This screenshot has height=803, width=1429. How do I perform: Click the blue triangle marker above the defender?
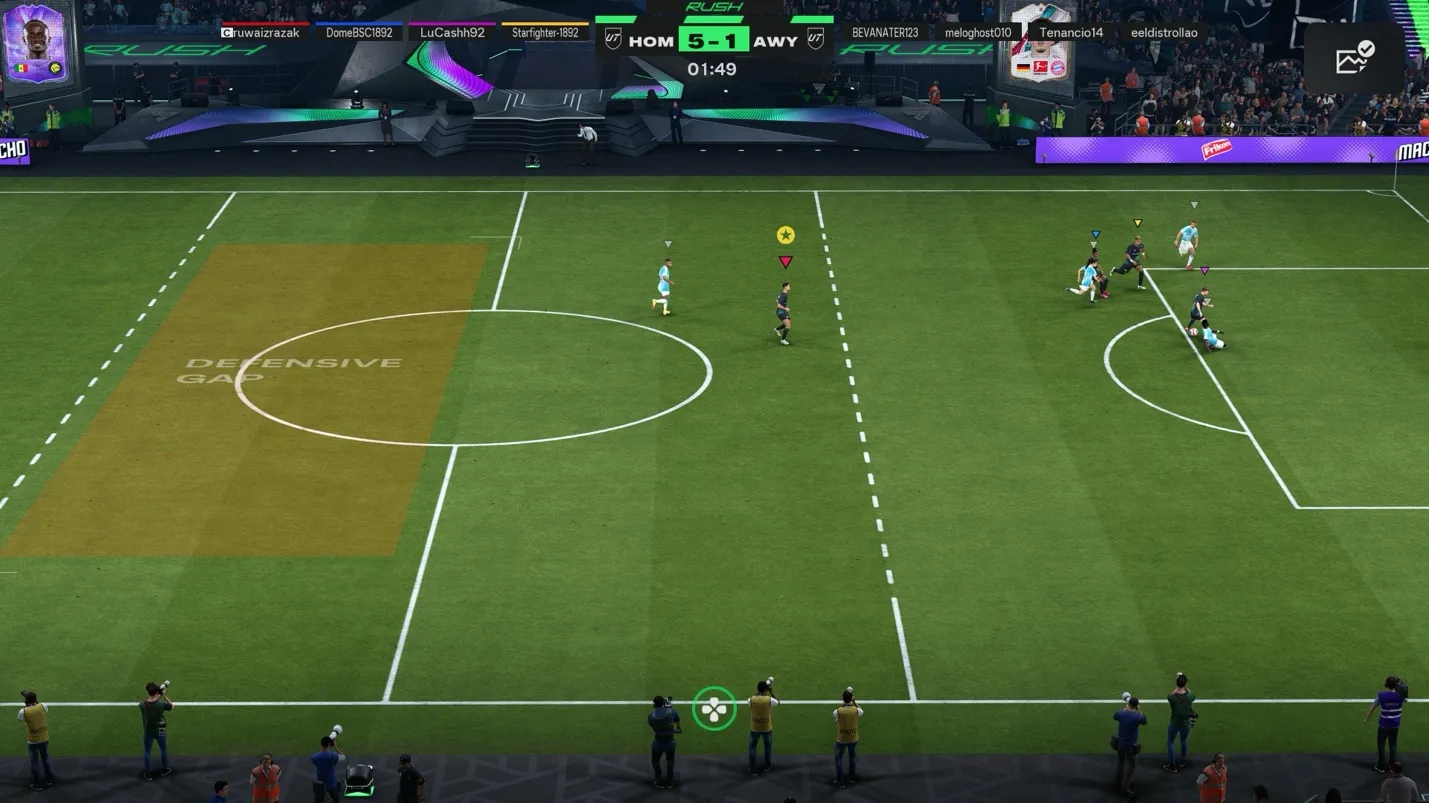click(1096, 231)
